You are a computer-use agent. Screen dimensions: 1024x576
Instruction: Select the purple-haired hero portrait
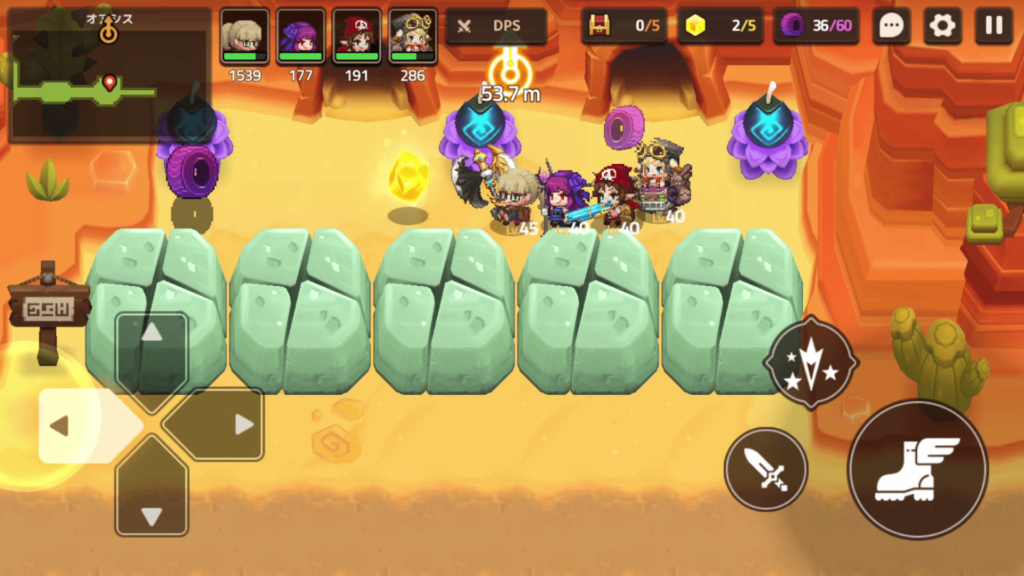click(x=301, y=38)
